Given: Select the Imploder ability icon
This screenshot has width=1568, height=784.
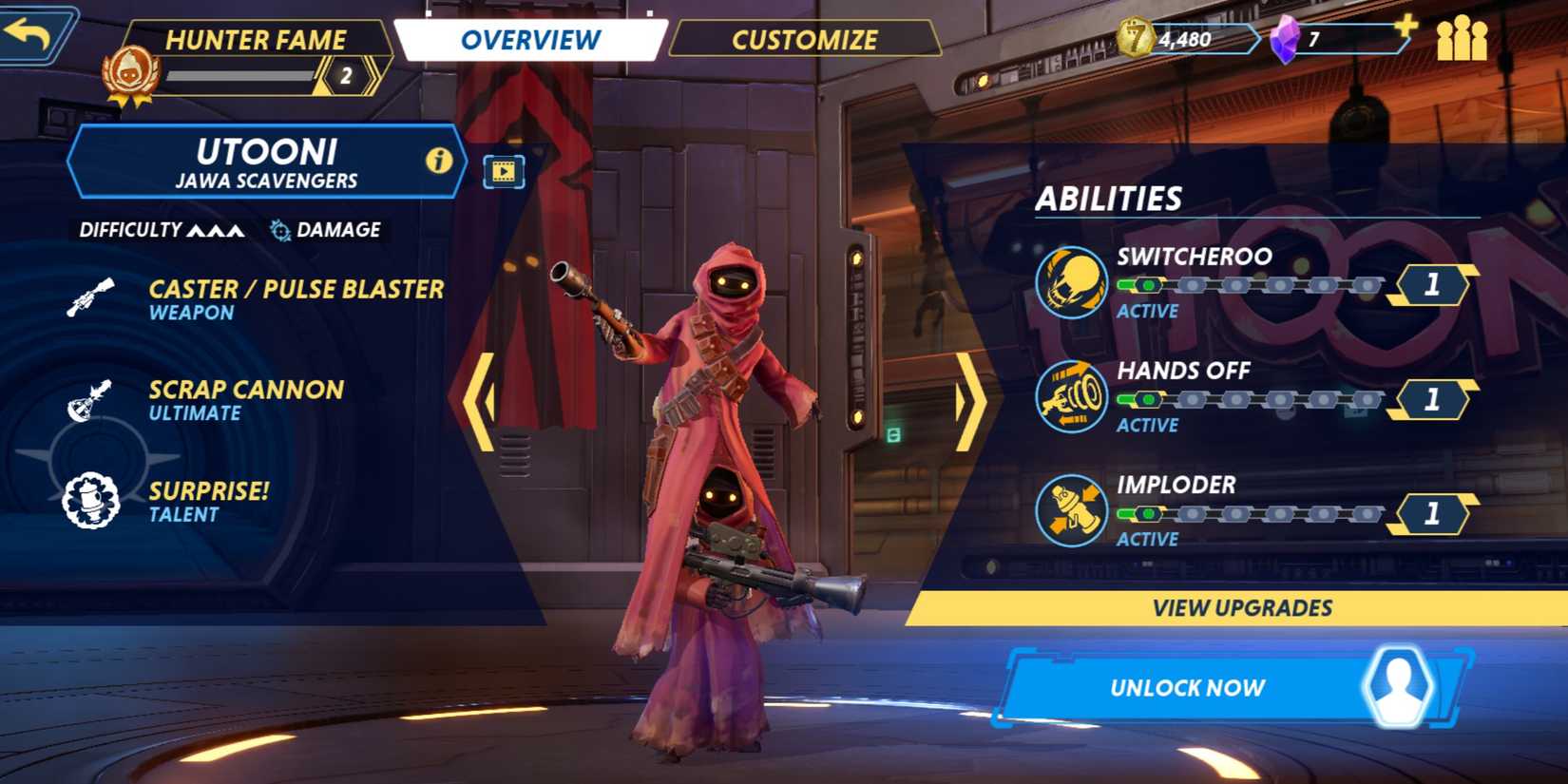Looking at the screenshot, I should click(1071, 511).
